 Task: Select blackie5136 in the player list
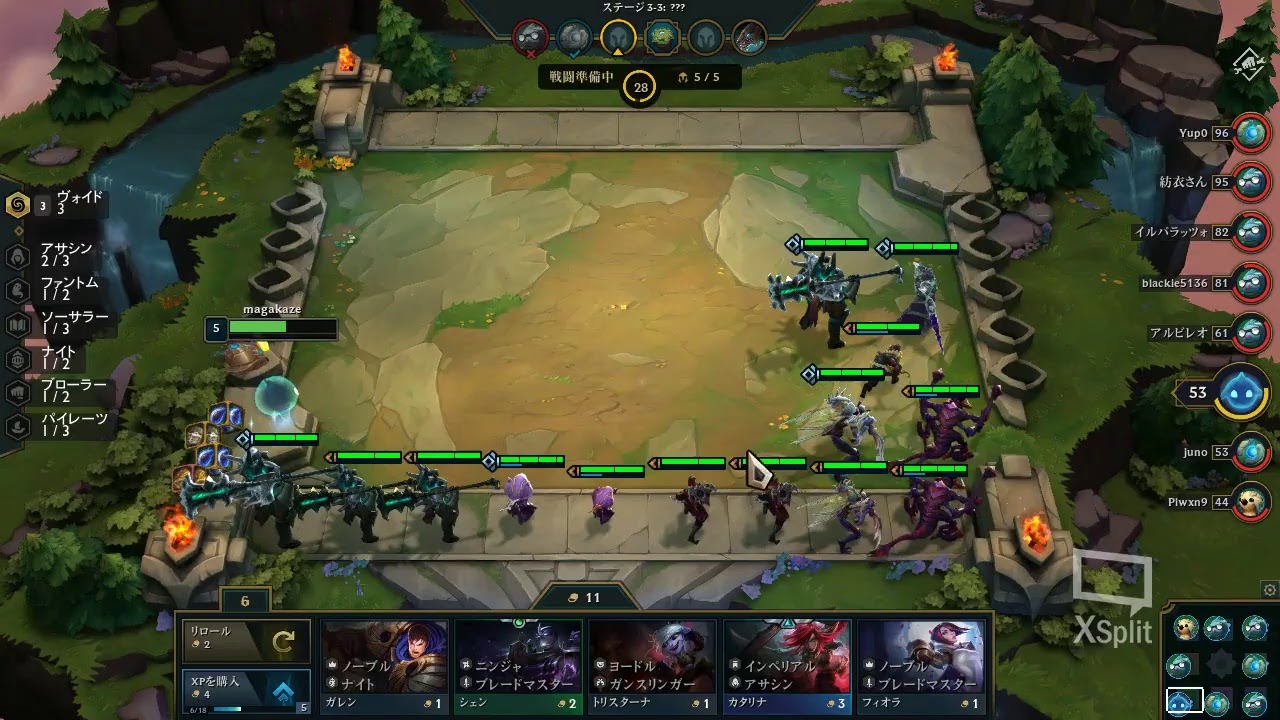click(x=1249, y=283)
